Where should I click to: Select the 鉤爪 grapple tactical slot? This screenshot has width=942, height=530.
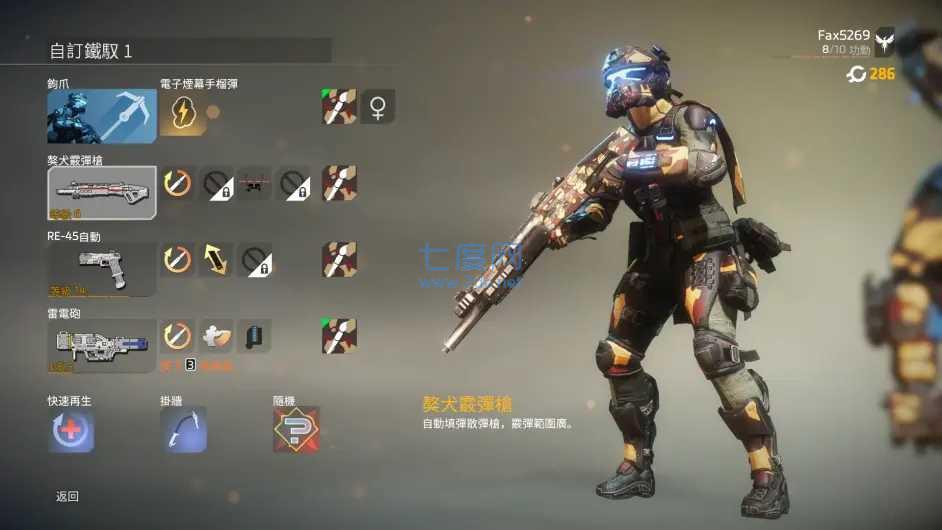pos(102,116)
